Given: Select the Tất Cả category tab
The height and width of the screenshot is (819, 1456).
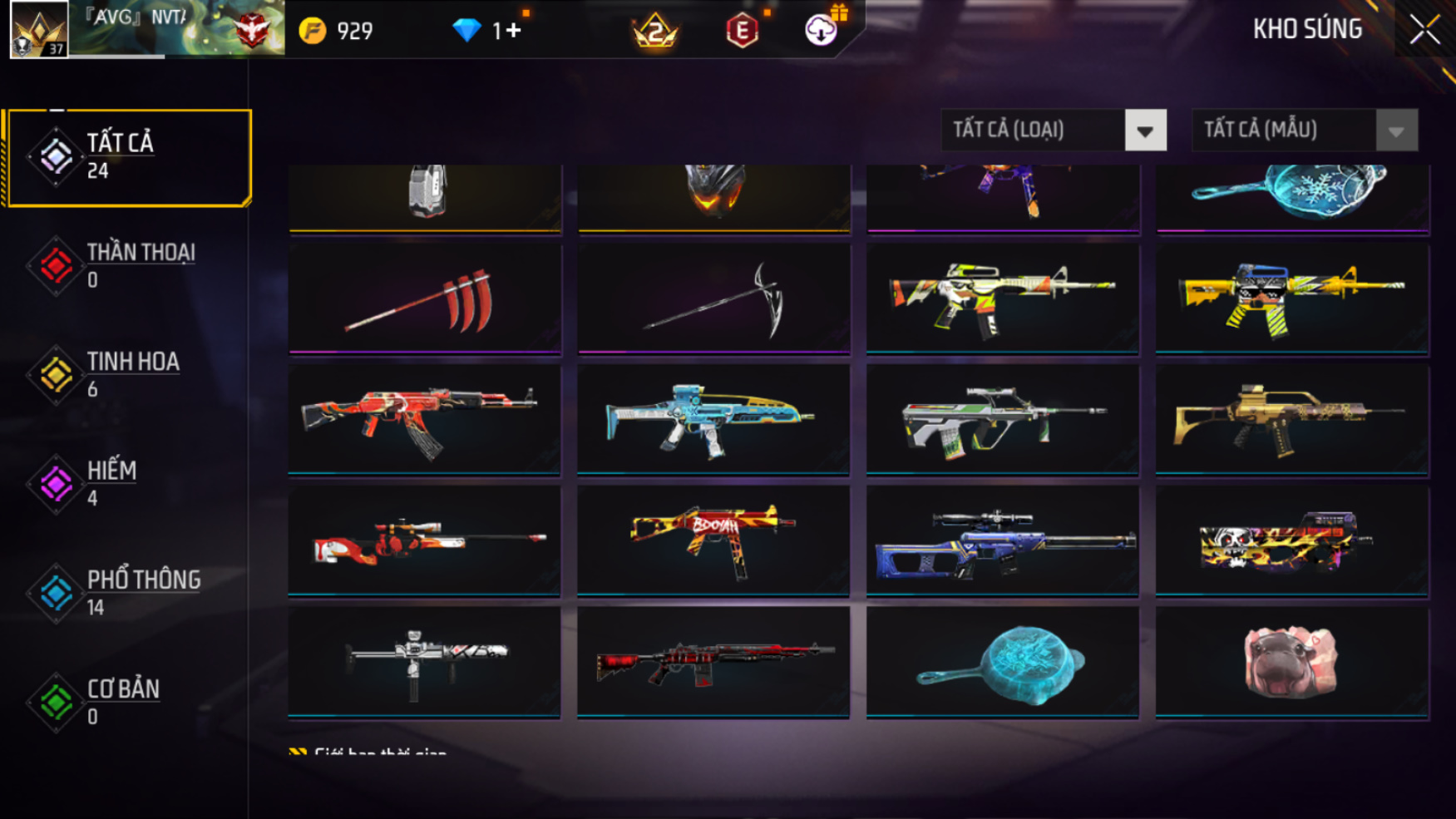Looking at the screenshot, I should tap(127, 157).
